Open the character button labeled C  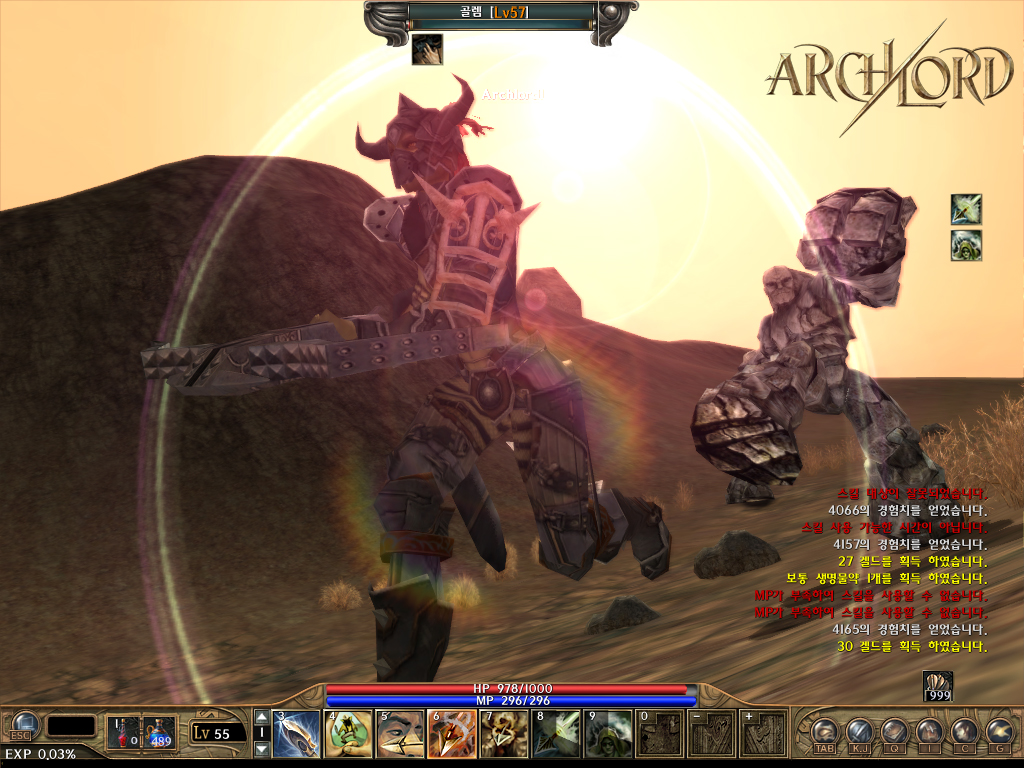coord(965,732)
